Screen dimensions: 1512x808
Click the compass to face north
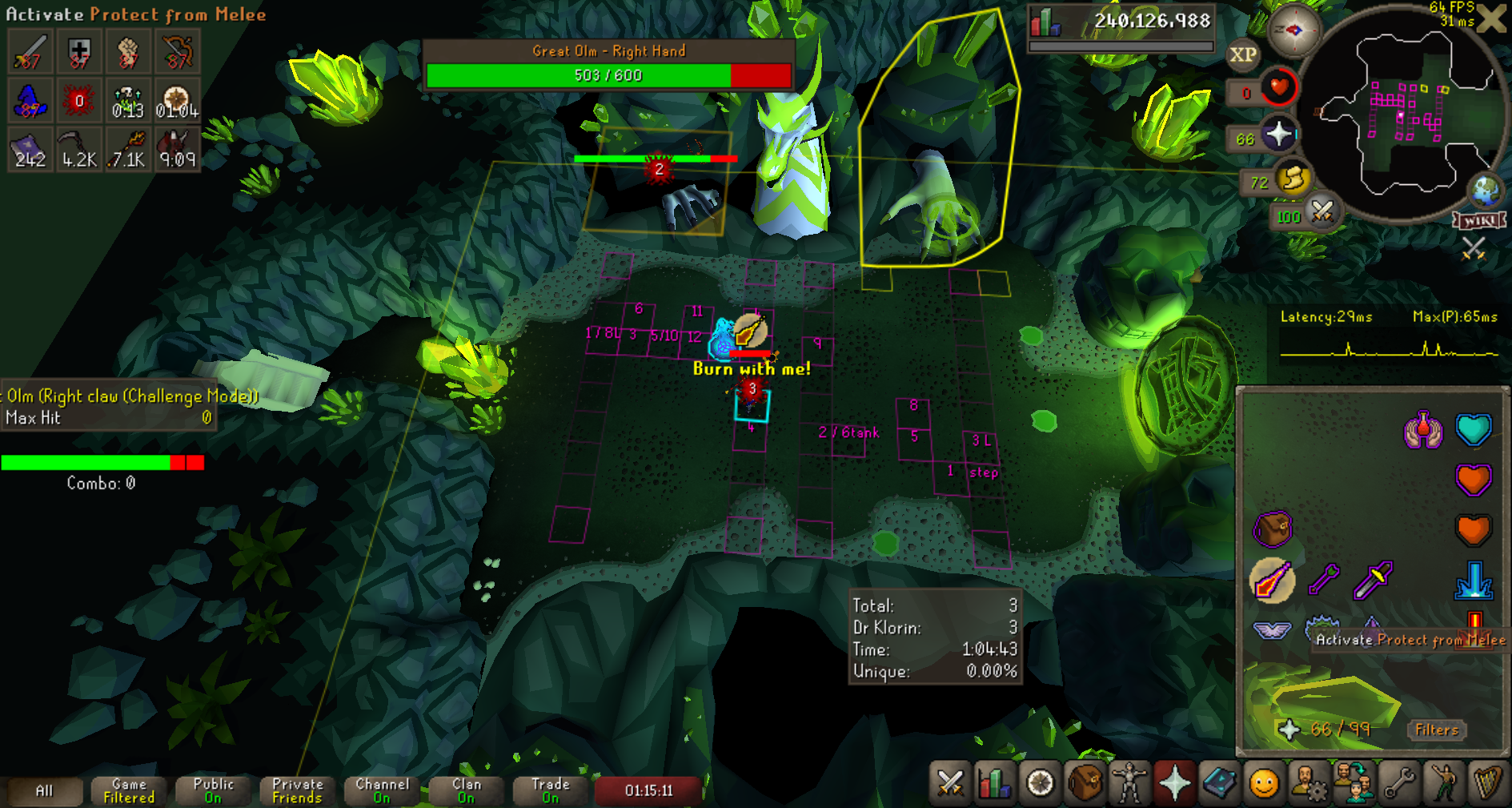click(x=1293, y=31)
